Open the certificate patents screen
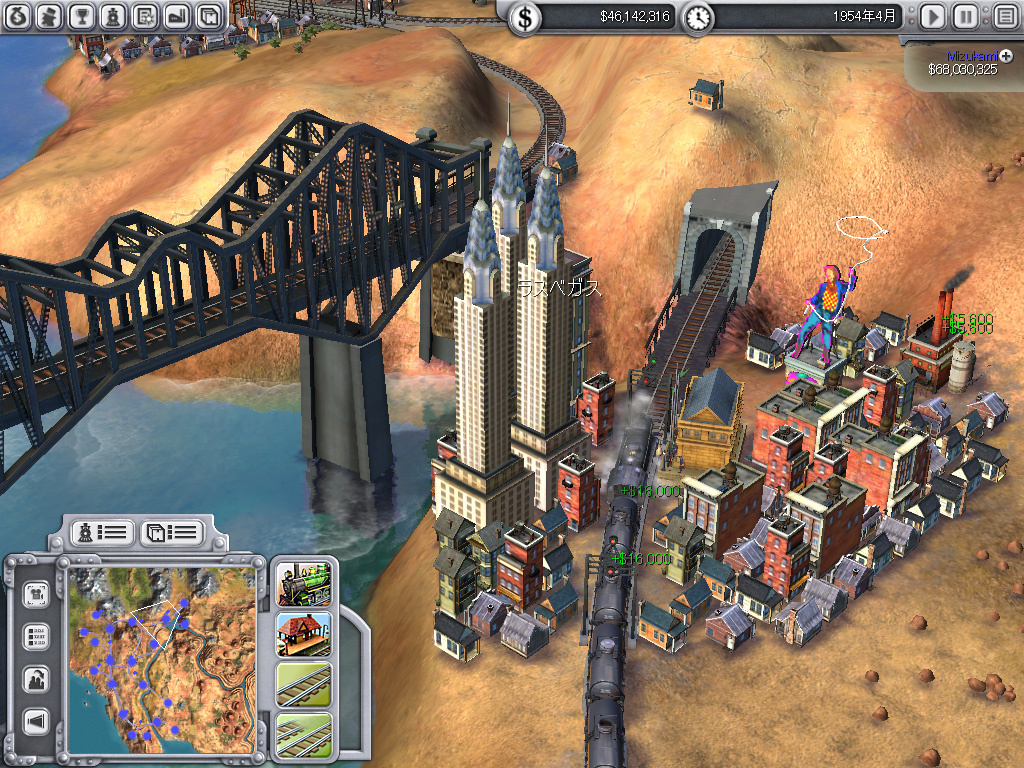This screenshot has width=1024, height=768. 145,16
